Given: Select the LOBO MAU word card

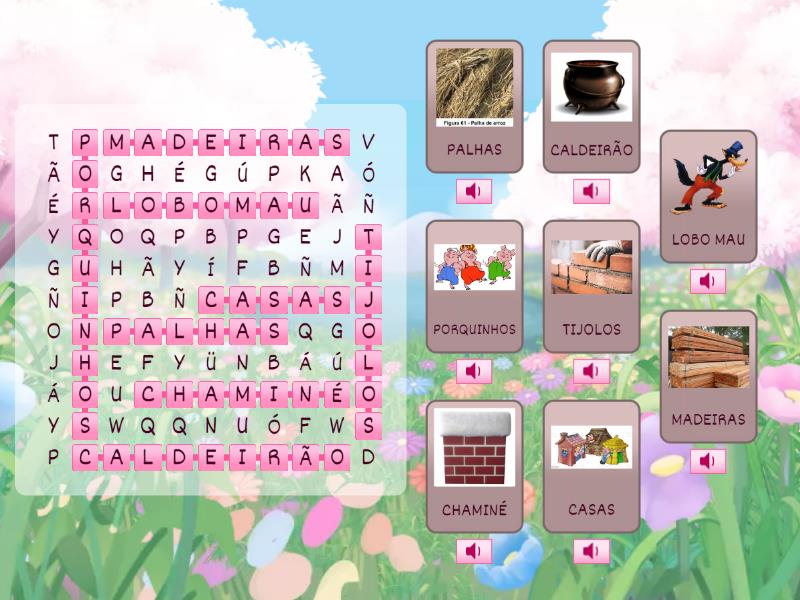Looking at the screenshot, I should coord(708,196).
